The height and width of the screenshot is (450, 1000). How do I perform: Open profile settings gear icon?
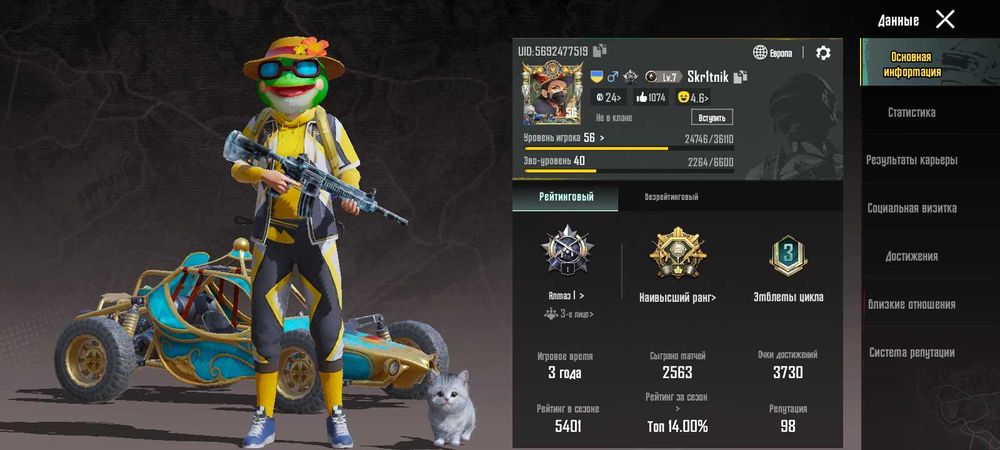(823, 53)
